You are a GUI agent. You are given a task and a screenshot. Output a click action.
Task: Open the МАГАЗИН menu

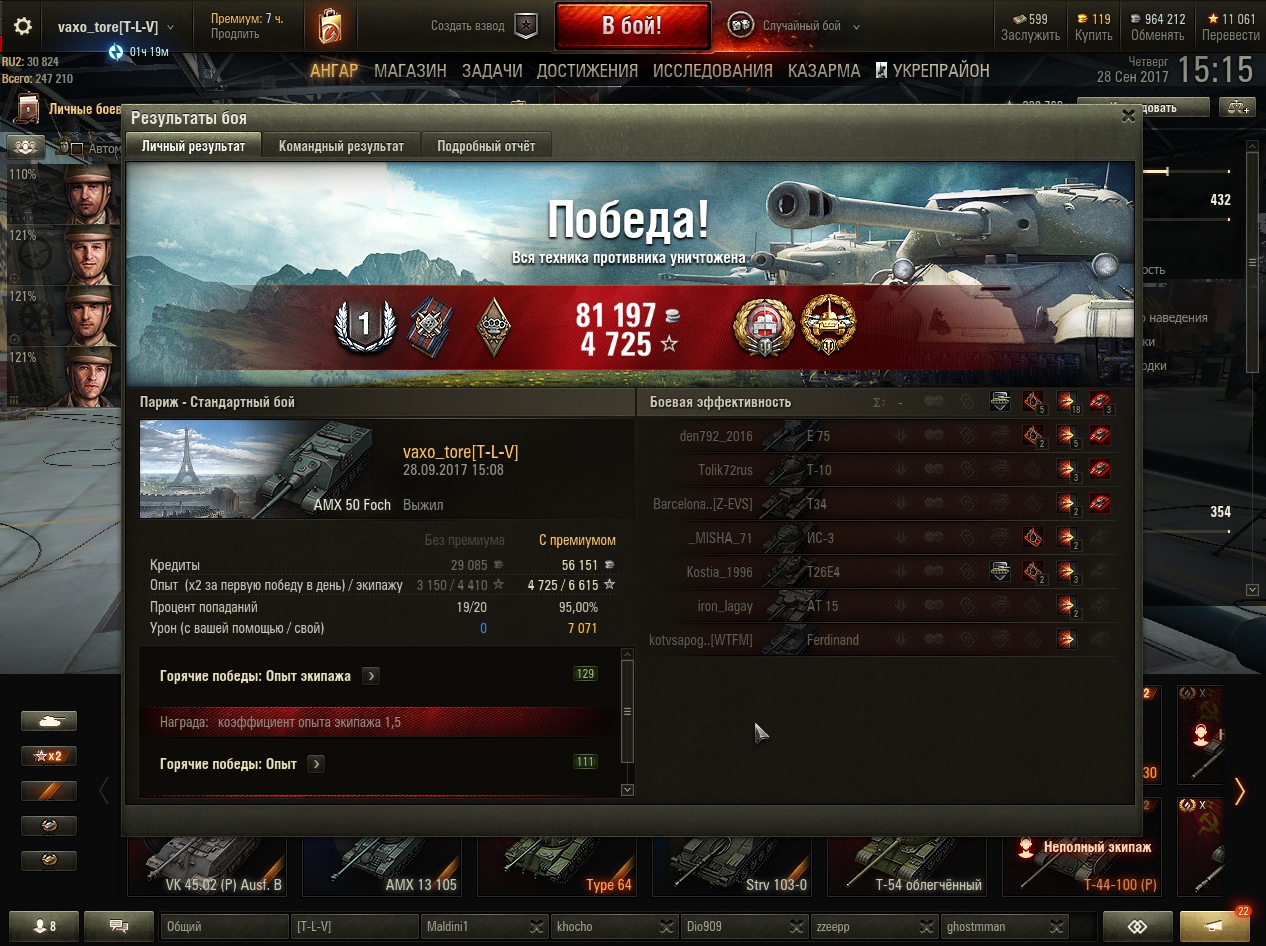click(x=410, y=71)
